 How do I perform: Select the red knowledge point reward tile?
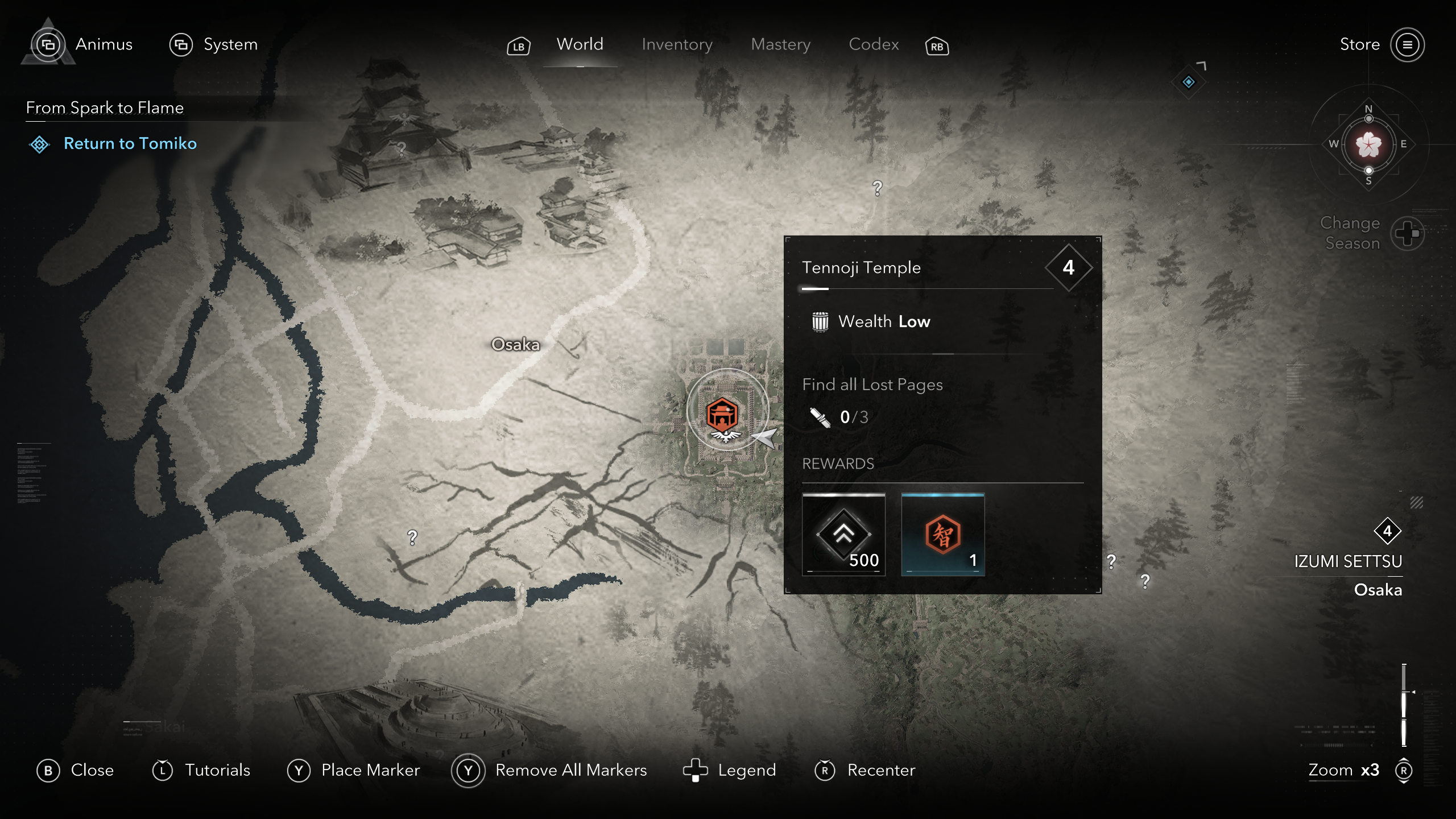click(x=942, y=535)
